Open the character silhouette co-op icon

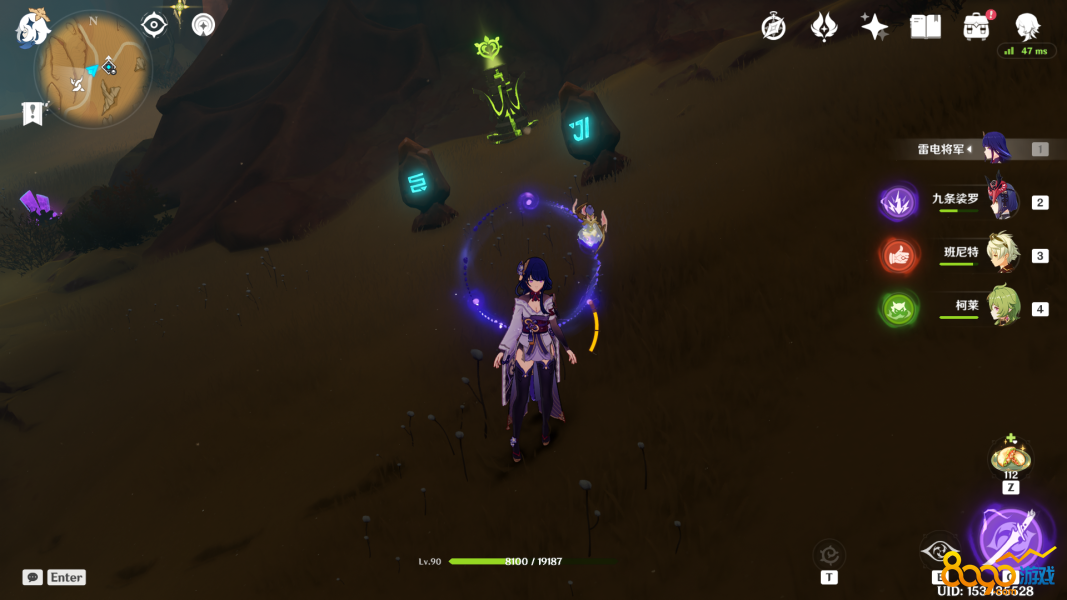click(1027, 26)
